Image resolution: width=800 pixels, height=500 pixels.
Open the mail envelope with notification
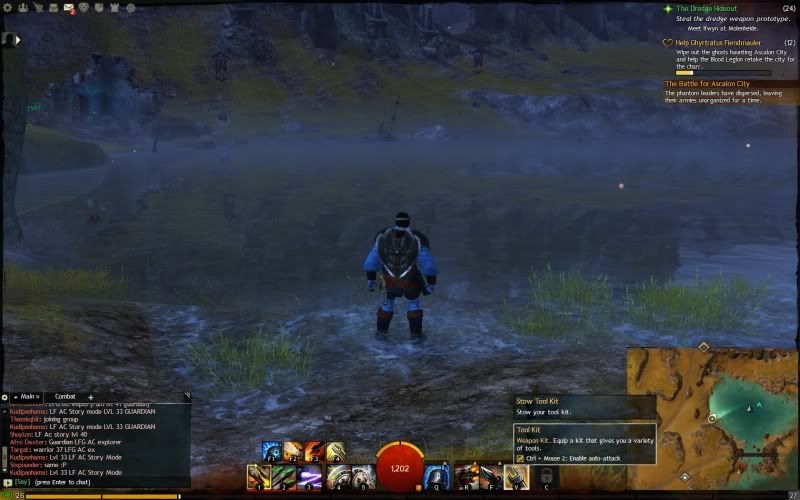70,8
